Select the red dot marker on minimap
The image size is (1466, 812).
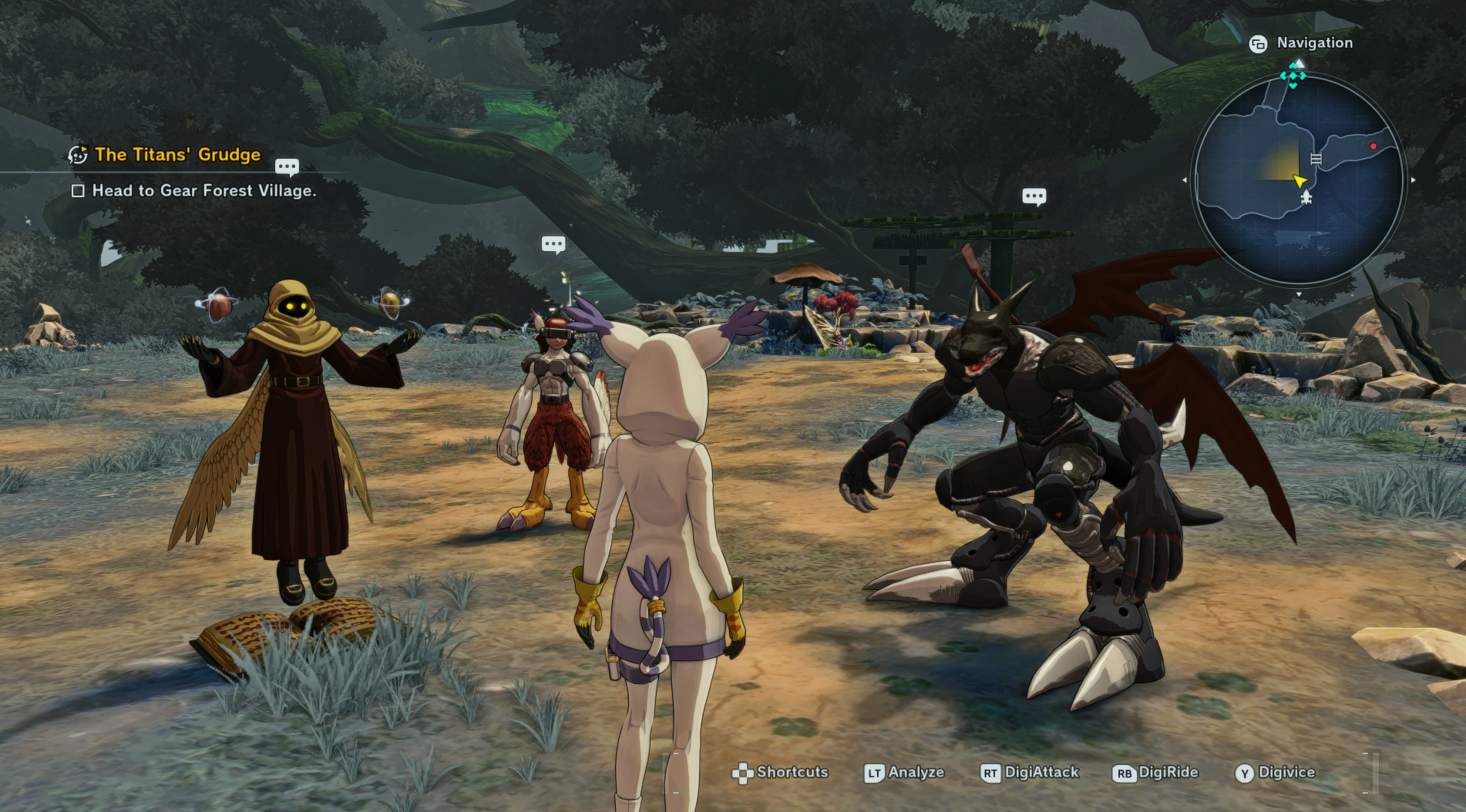pos(1373,146)
